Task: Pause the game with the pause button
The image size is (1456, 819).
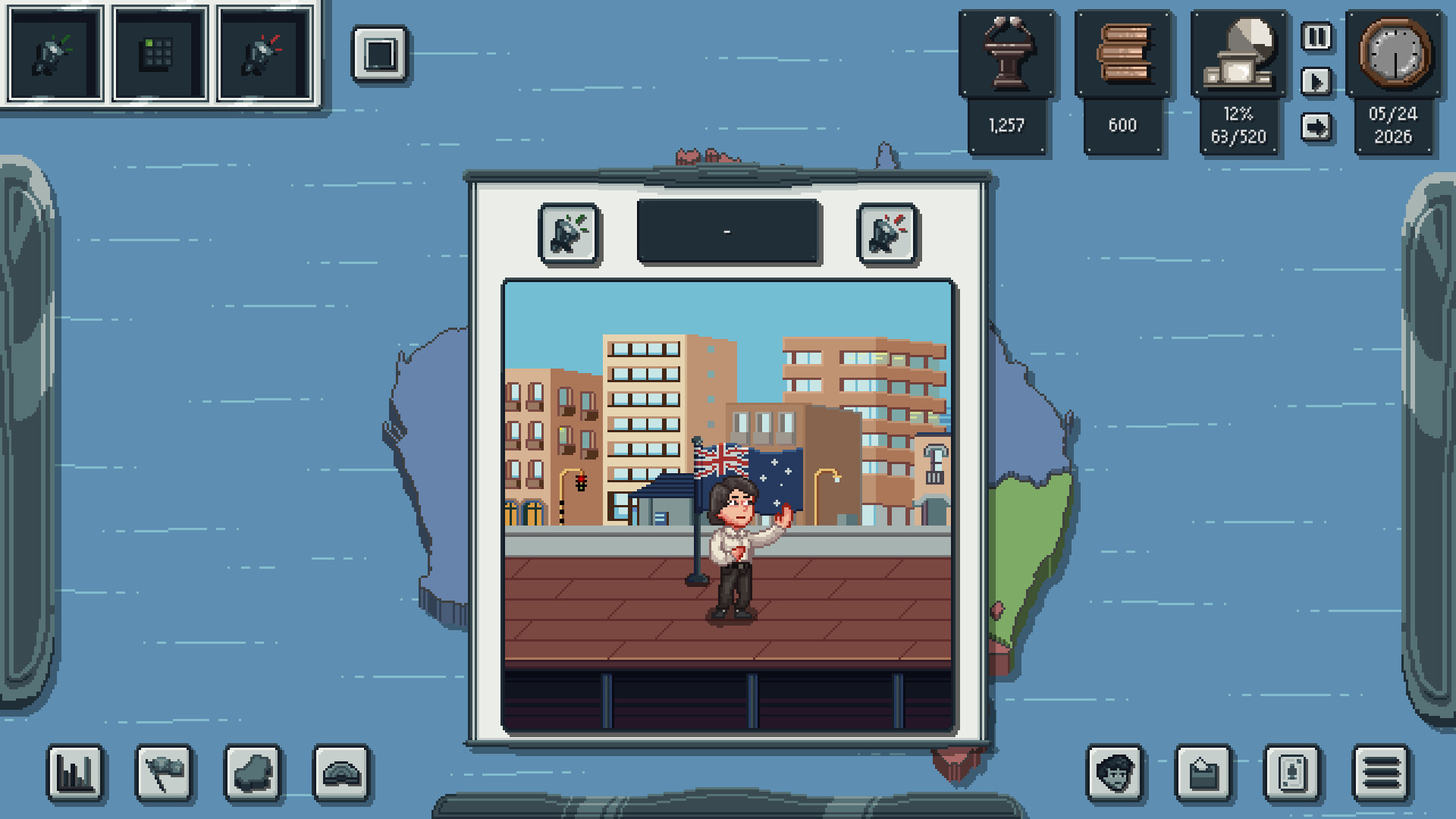Action: tap(1316, 36)
